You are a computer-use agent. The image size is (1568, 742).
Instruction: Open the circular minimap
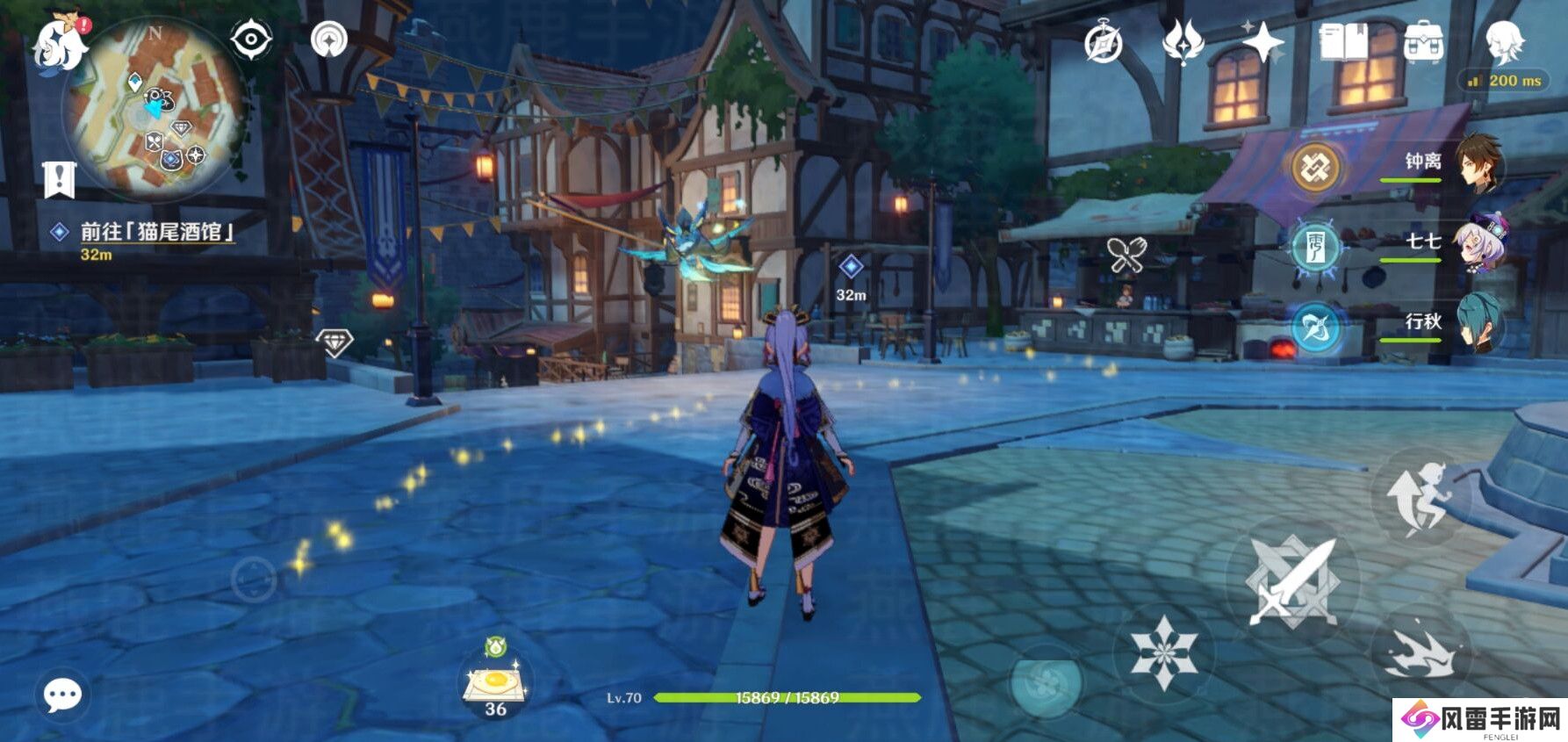click(155, 104)
